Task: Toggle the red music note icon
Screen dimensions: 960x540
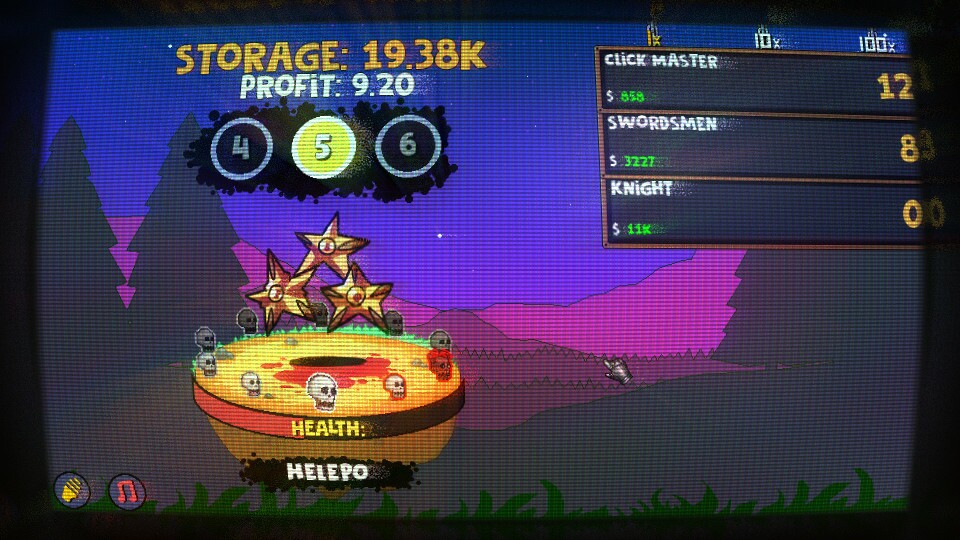Action: [x=127, y=490]
